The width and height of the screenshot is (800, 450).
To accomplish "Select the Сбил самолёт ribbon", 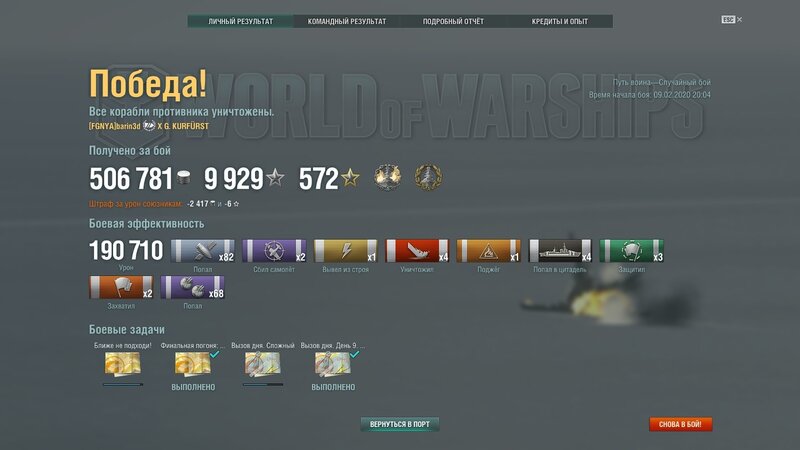I will pyautogui.click(x=274, y=251).
